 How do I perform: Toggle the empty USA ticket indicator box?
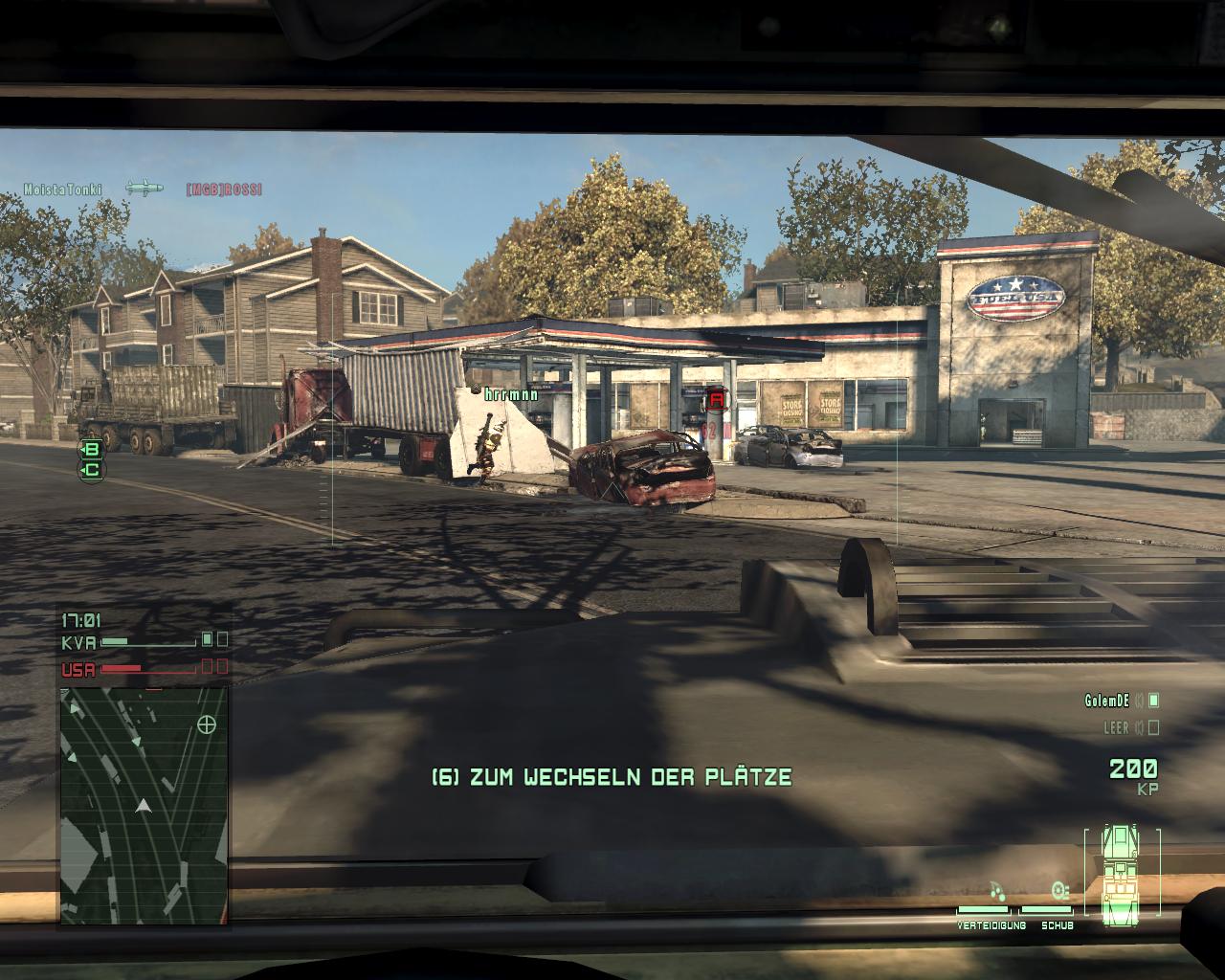[206, 666]
